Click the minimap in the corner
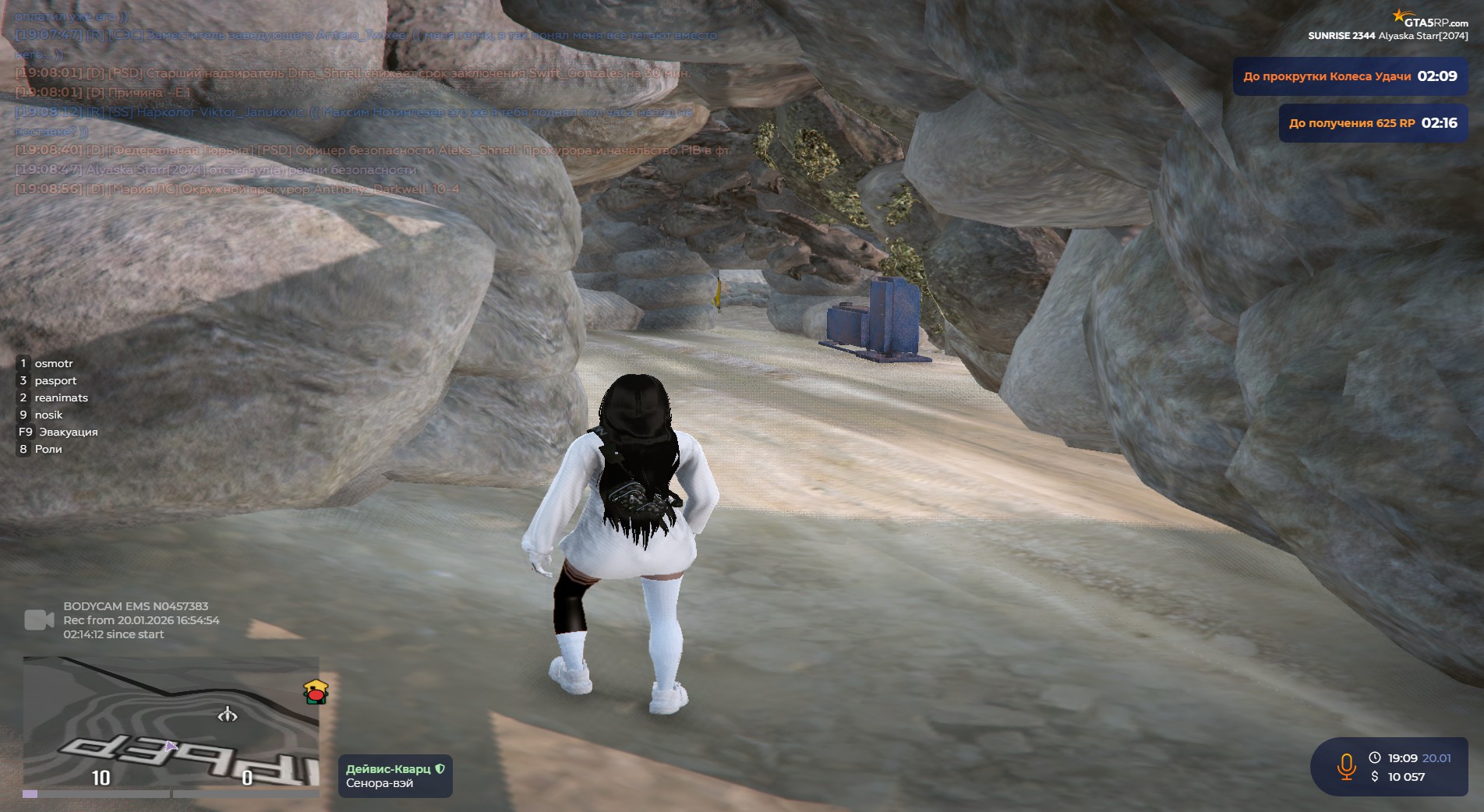1484x812 pixels. click(171, 725)
